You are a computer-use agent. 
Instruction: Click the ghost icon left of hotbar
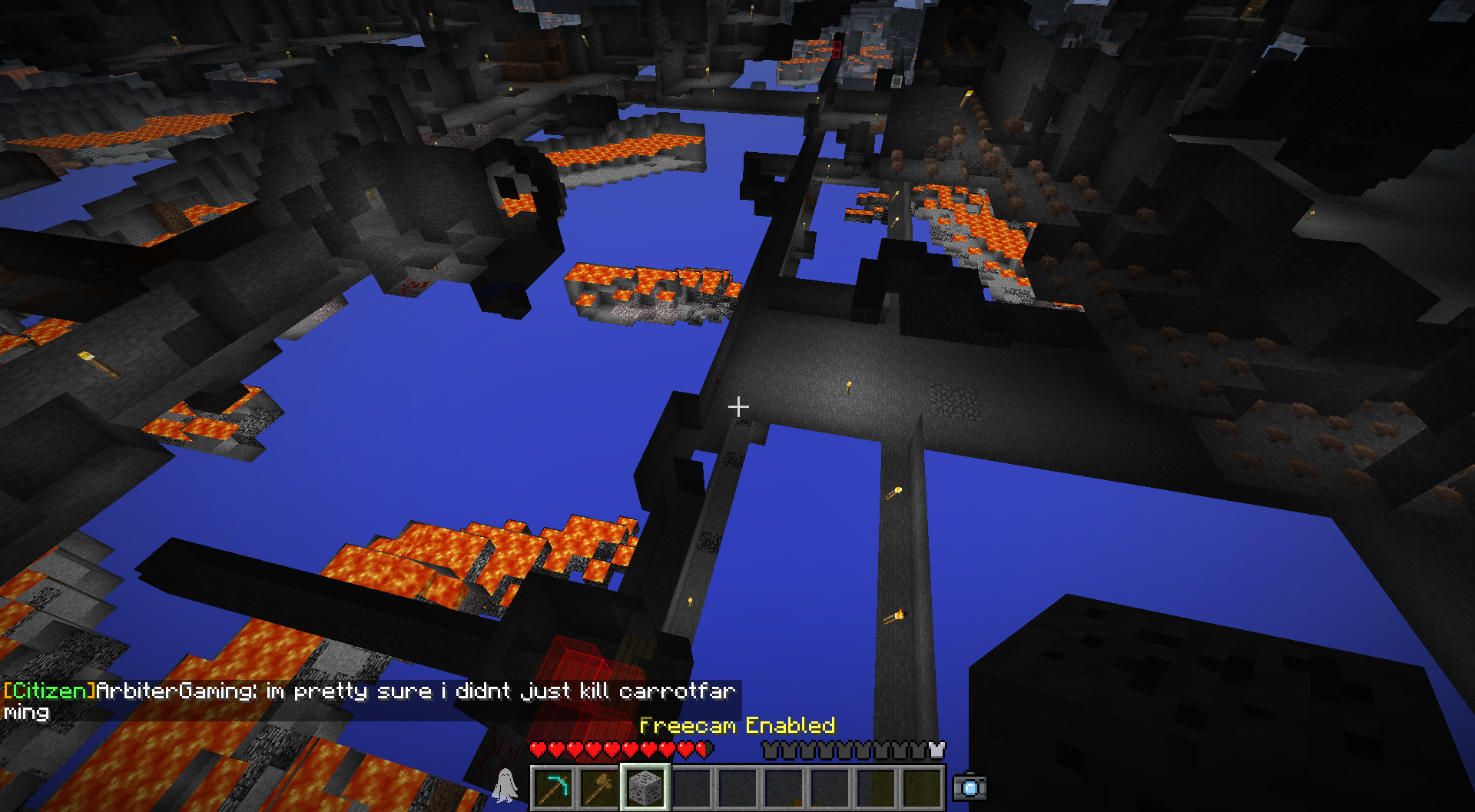[x=505, y=786]
